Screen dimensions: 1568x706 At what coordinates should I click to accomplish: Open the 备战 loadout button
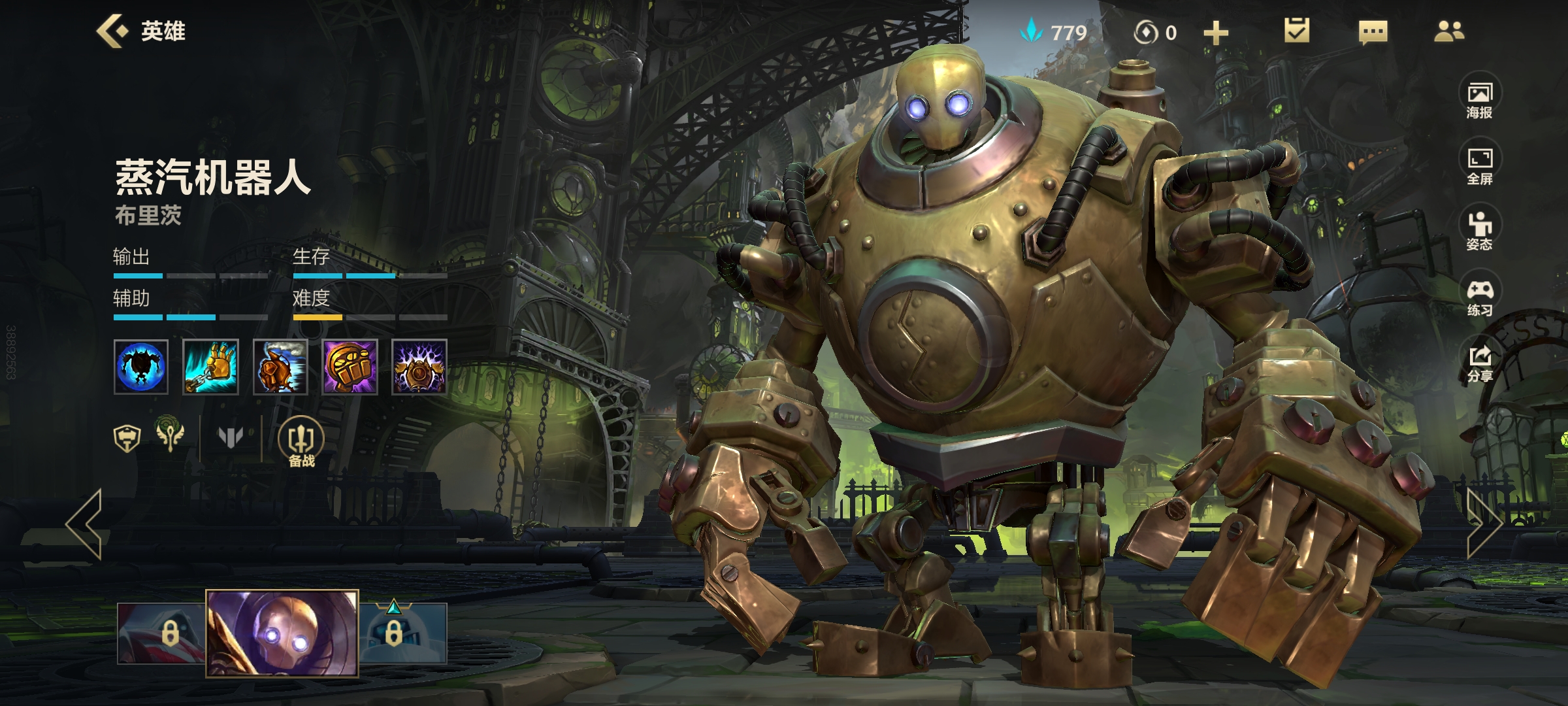(x=301, y=443)
